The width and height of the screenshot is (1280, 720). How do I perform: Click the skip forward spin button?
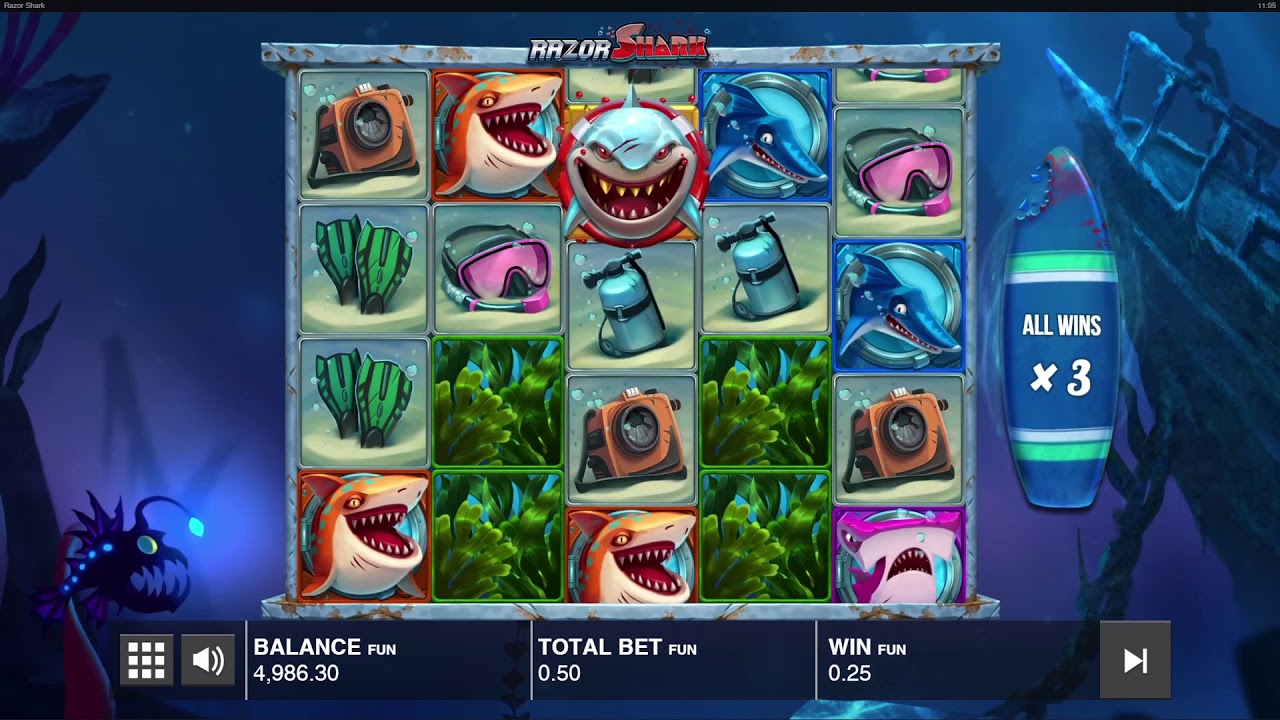tap(1135, 660)
